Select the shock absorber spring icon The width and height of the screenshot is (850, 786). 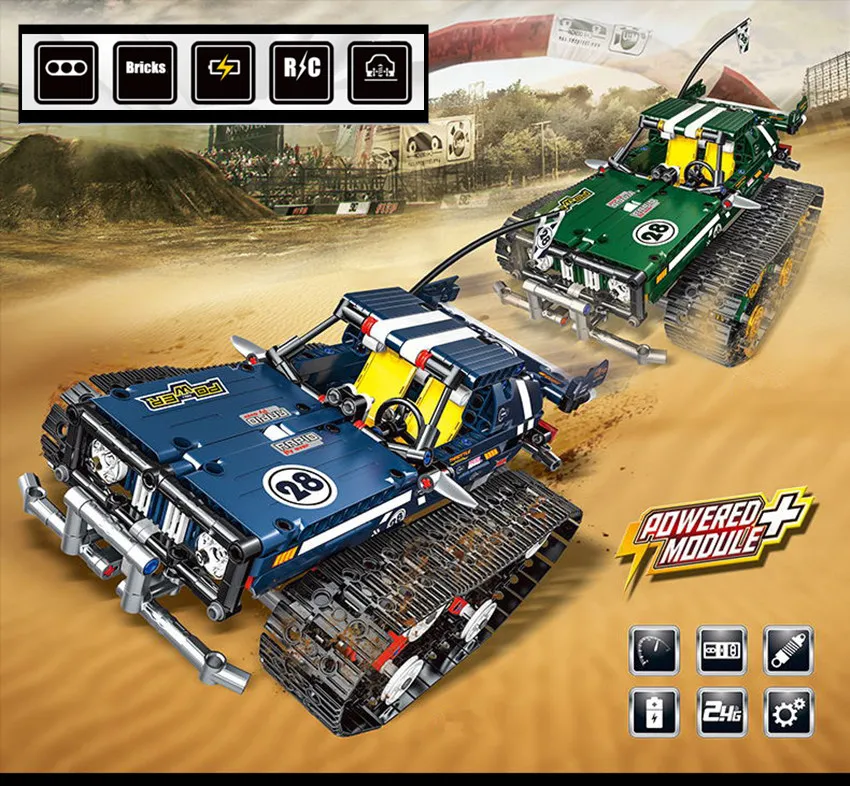click(788, 651)
